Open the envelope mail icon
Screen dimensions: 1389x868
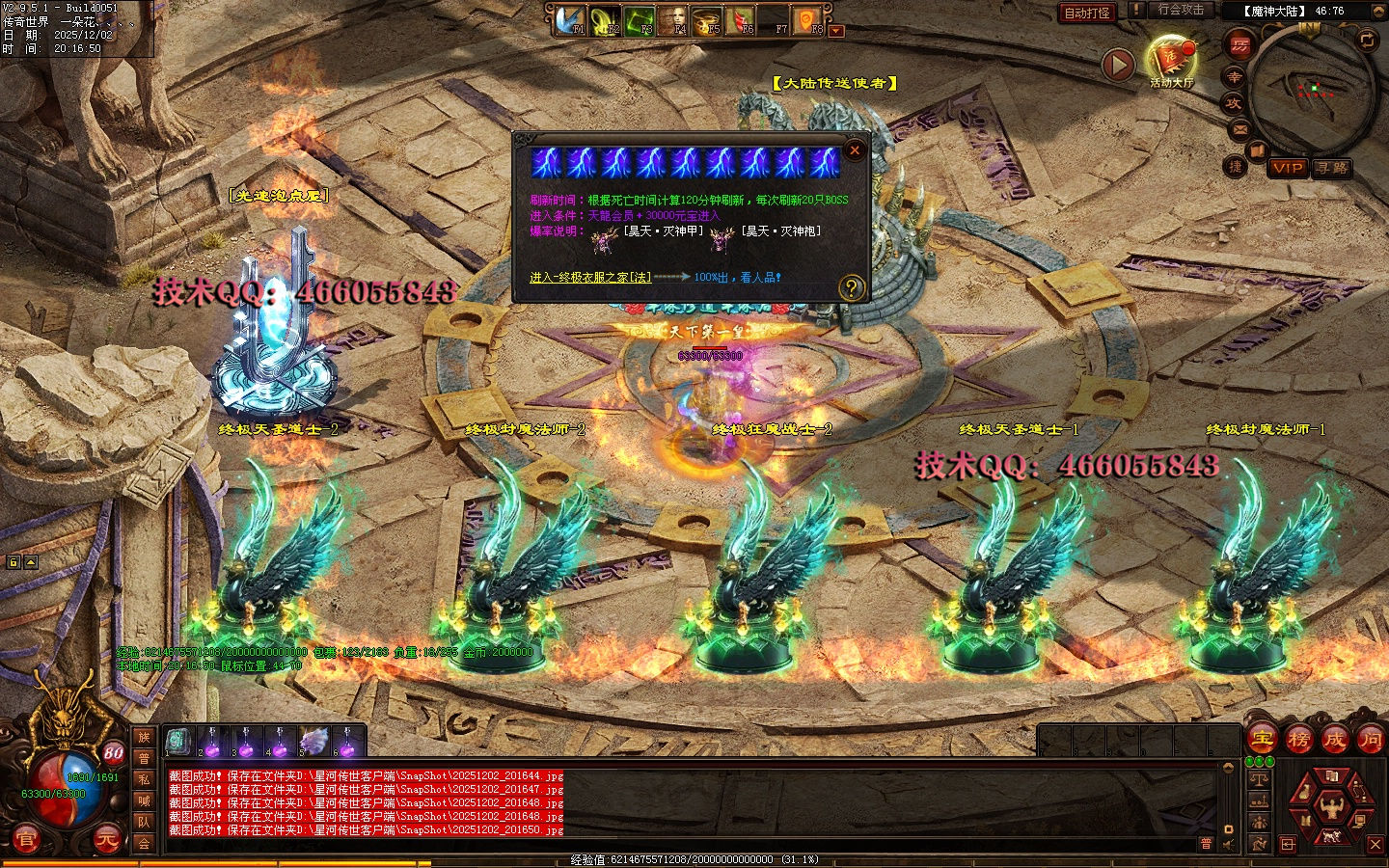click(1240, 129)
